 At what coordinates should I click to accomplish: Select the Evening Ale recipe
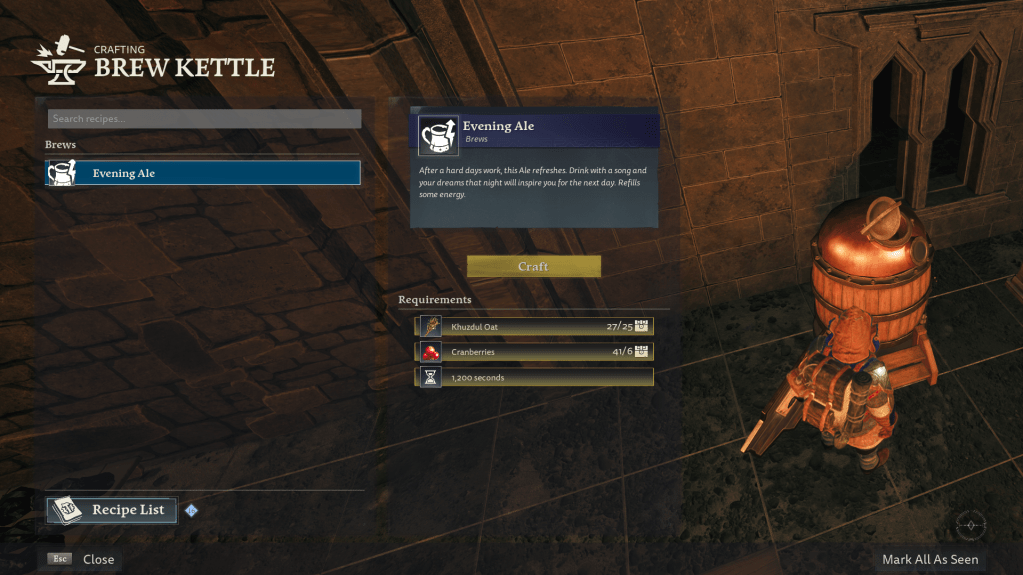point(203,173)
